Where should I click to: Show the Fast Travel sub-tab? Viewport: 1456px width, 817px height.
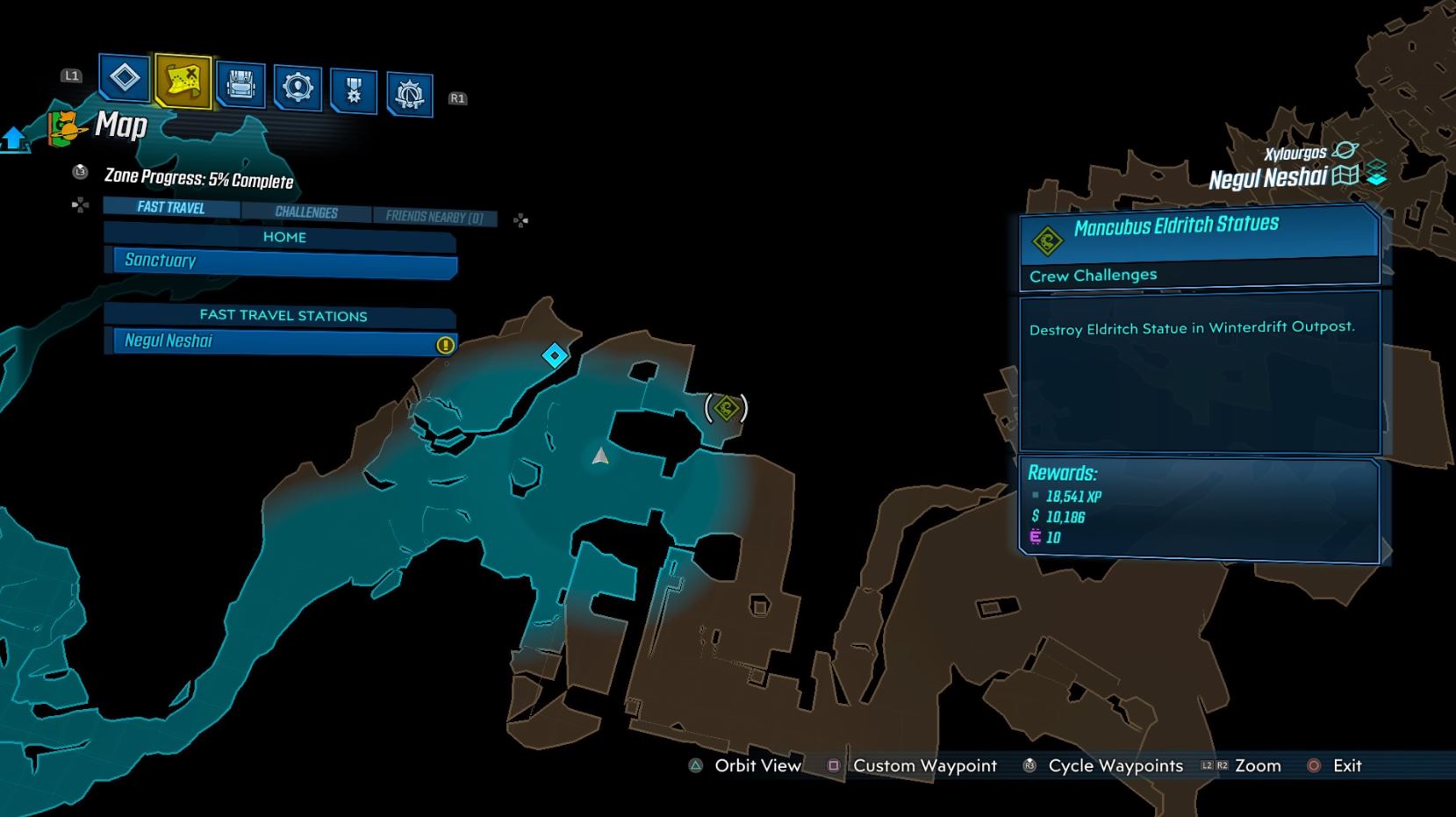click(171, 208)
